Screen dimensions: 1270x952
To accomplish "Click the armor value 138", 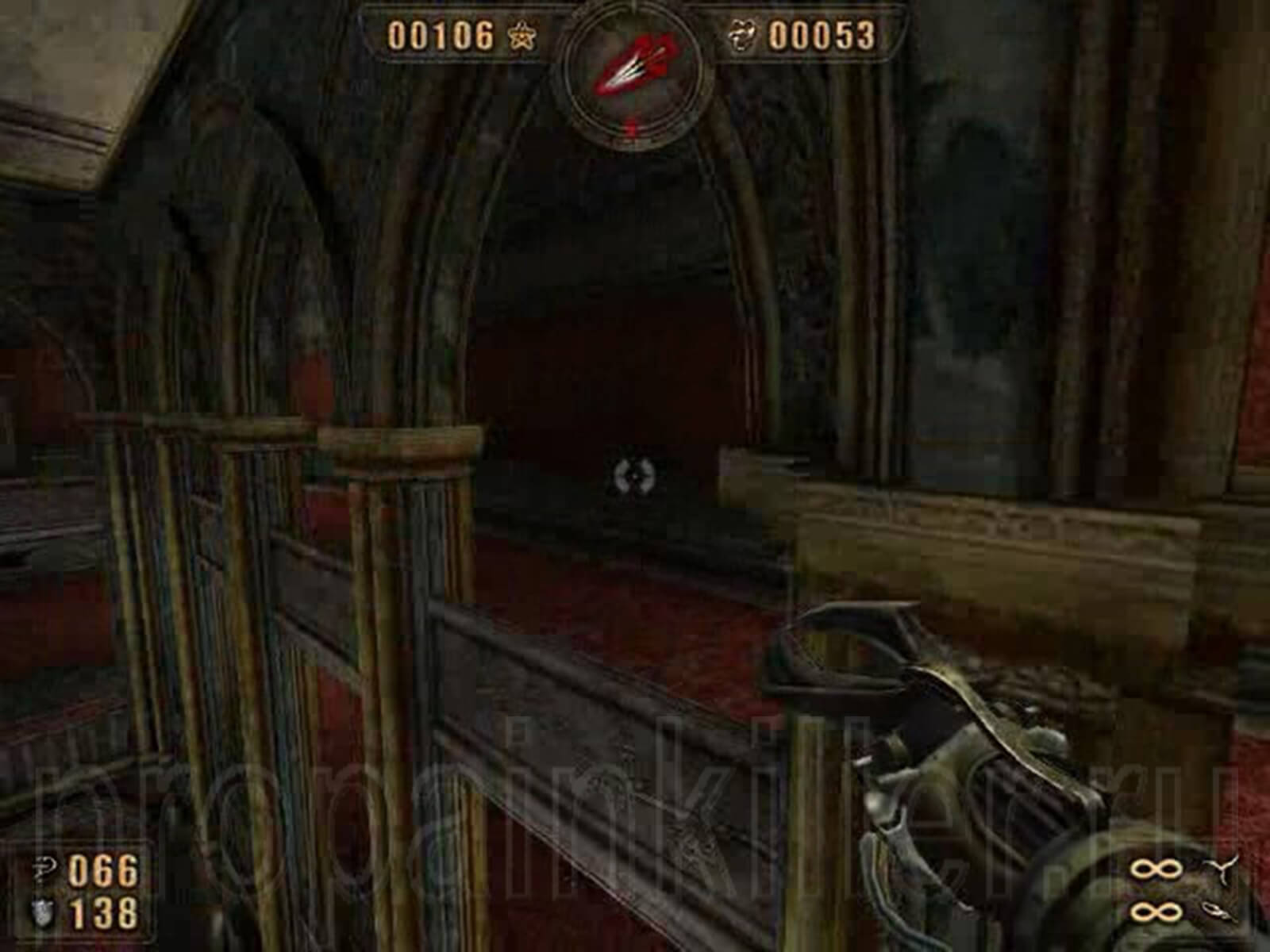I will click(102, 913).
